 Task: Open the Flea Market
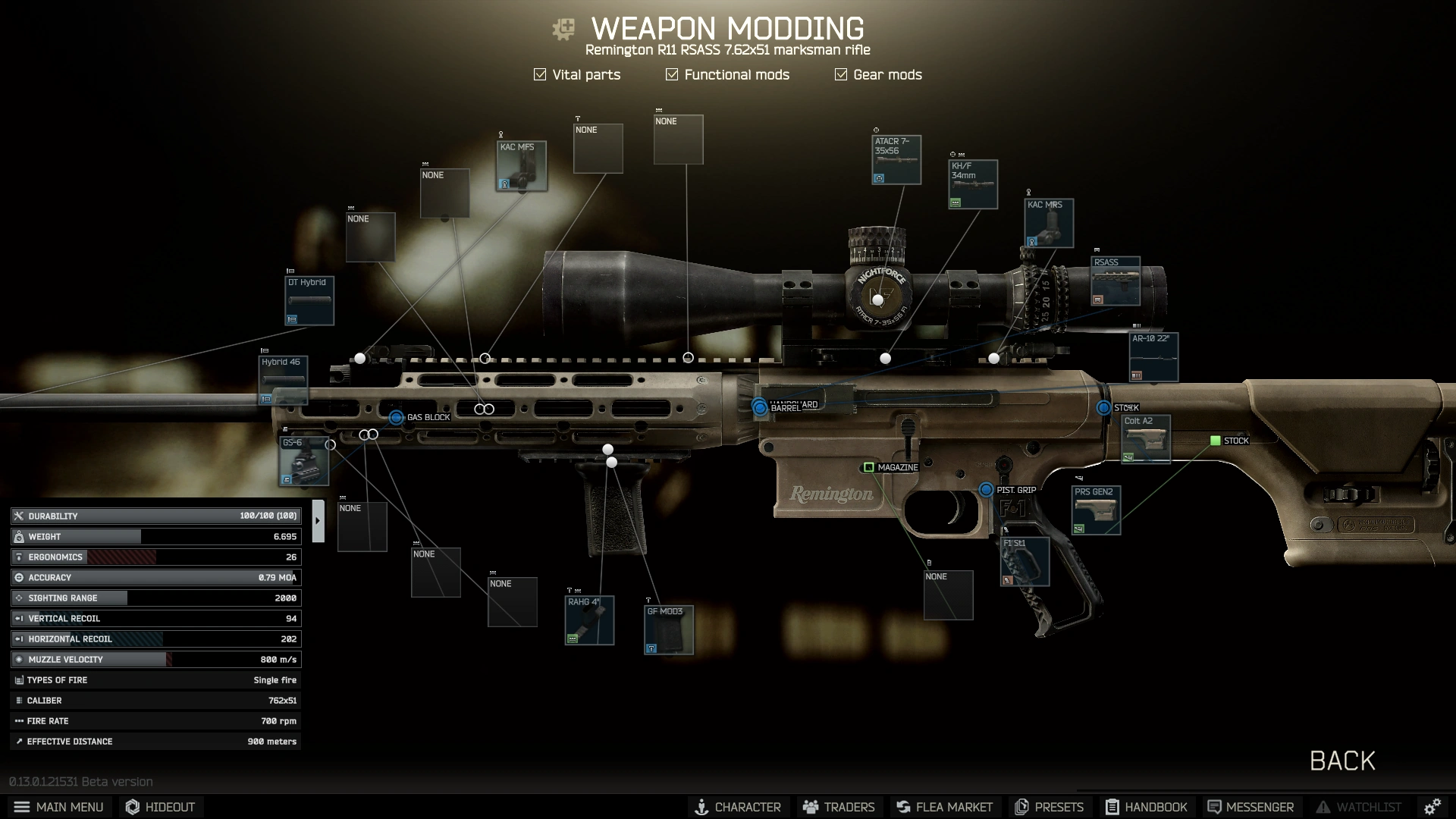tap(944, 807)
